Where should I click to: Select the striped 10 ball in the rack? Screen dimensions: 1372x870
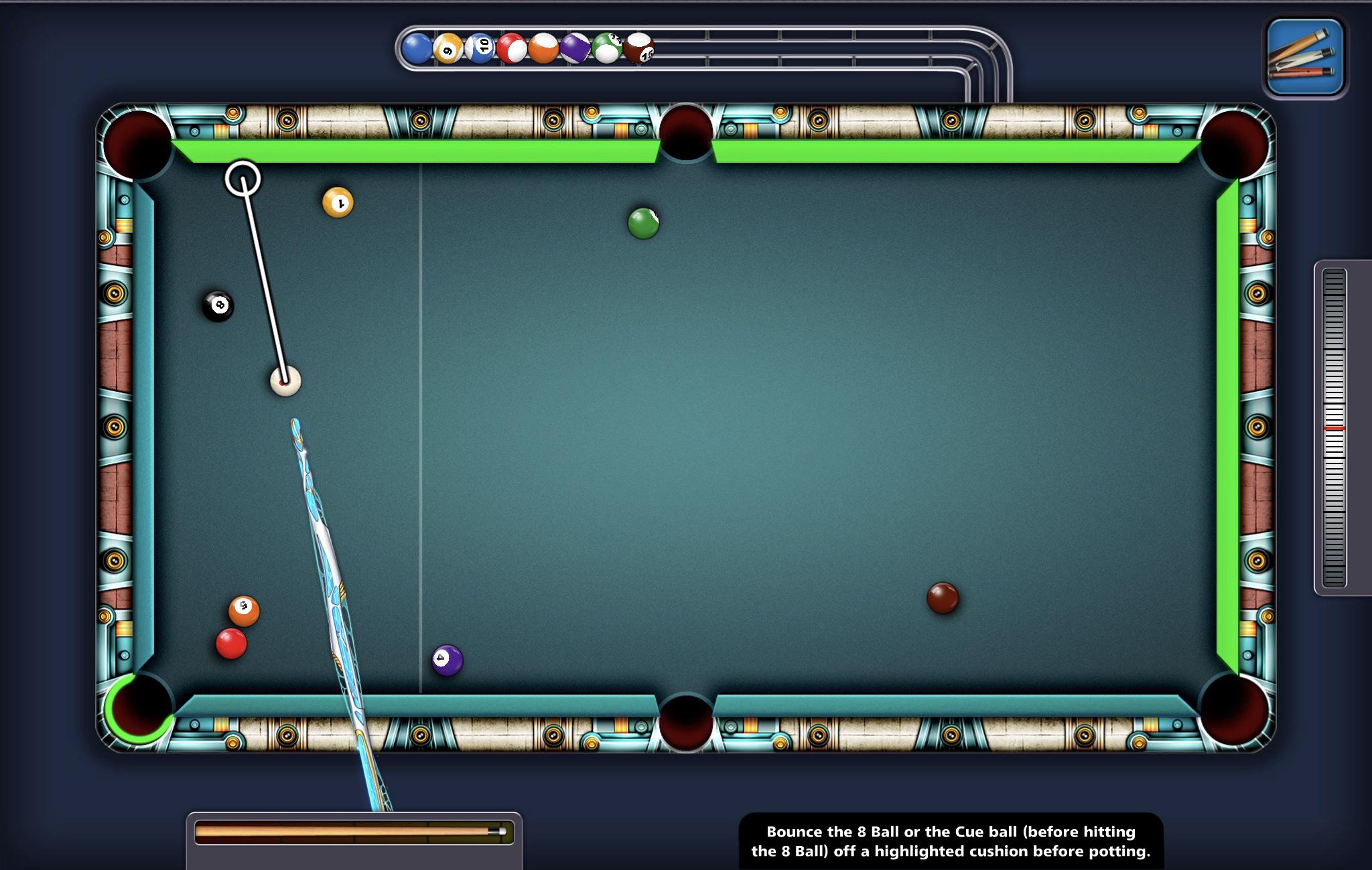click(480, 46)
